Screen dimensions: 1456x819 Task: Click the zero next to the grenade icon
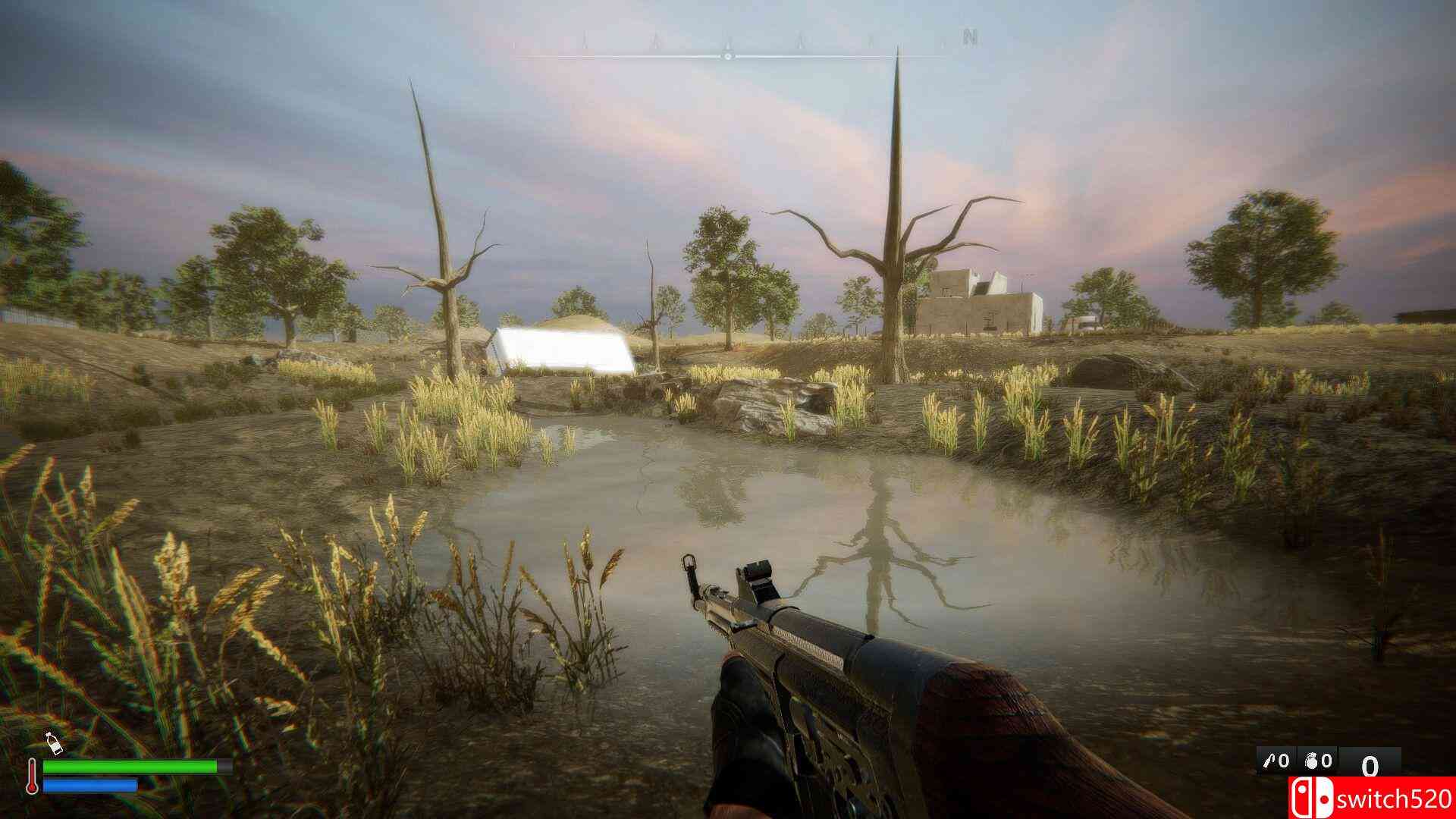point(1328,761)
